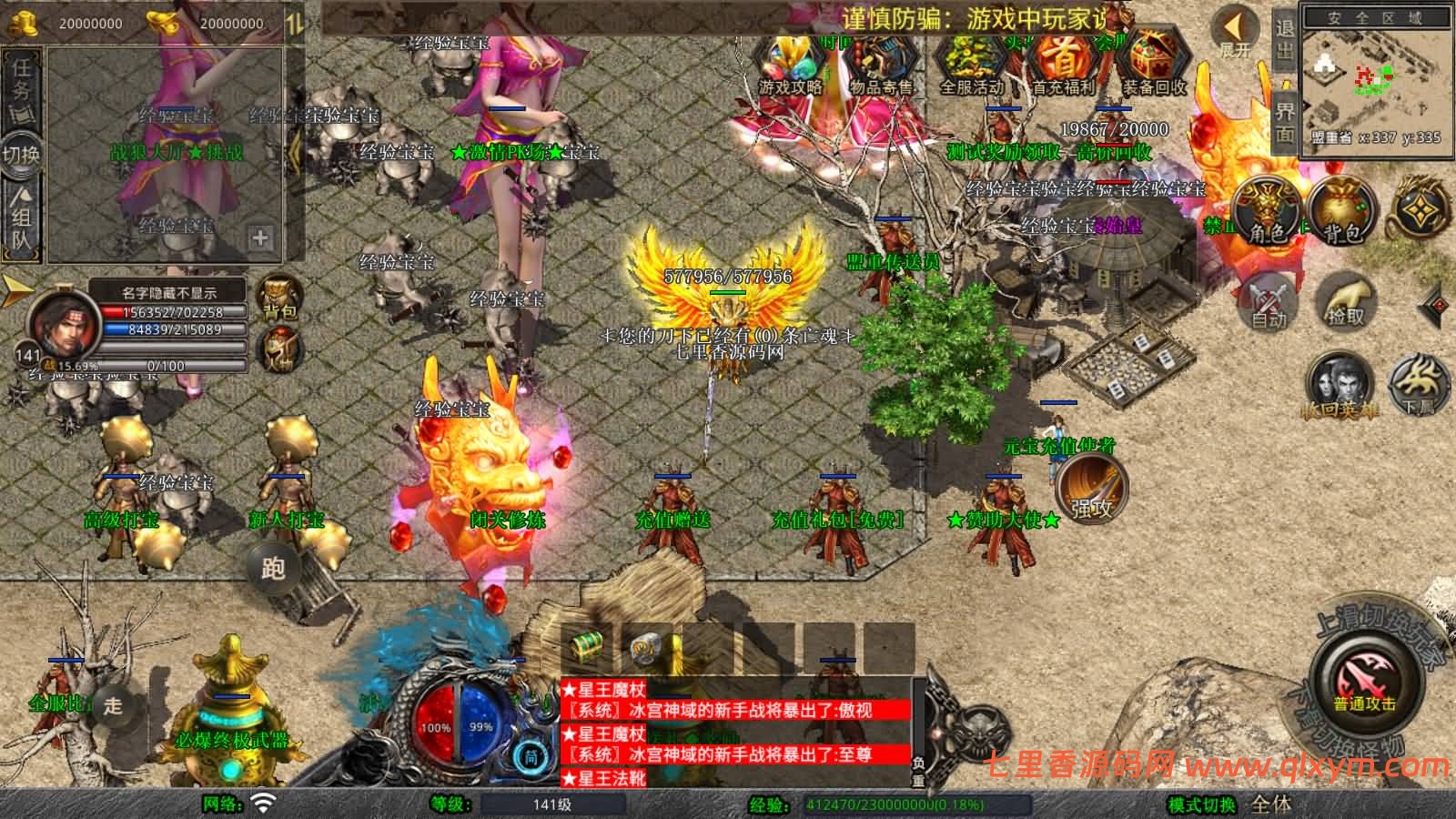Click the 退出 exit button

coord(1284,39)
